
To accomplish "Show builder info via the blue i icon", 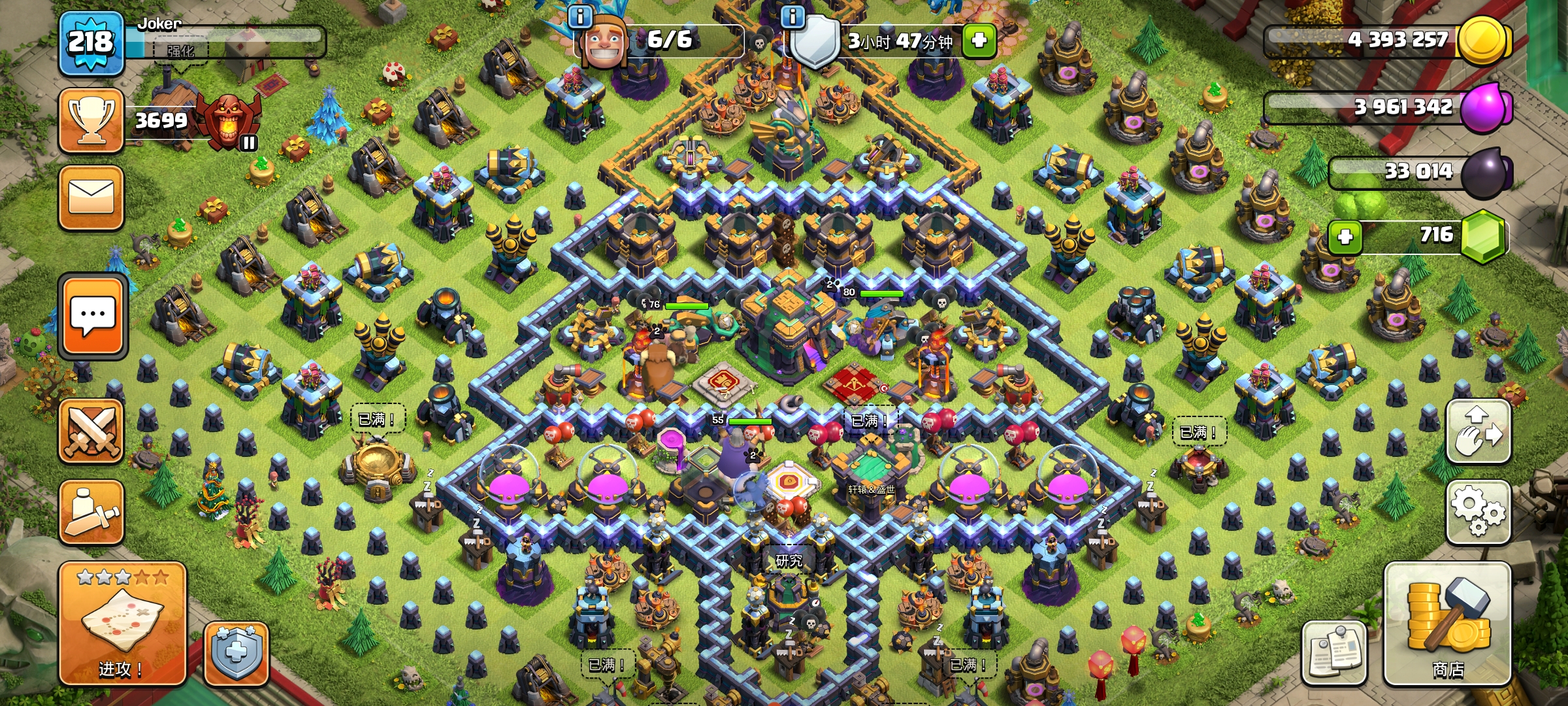I will pos(580,16).
